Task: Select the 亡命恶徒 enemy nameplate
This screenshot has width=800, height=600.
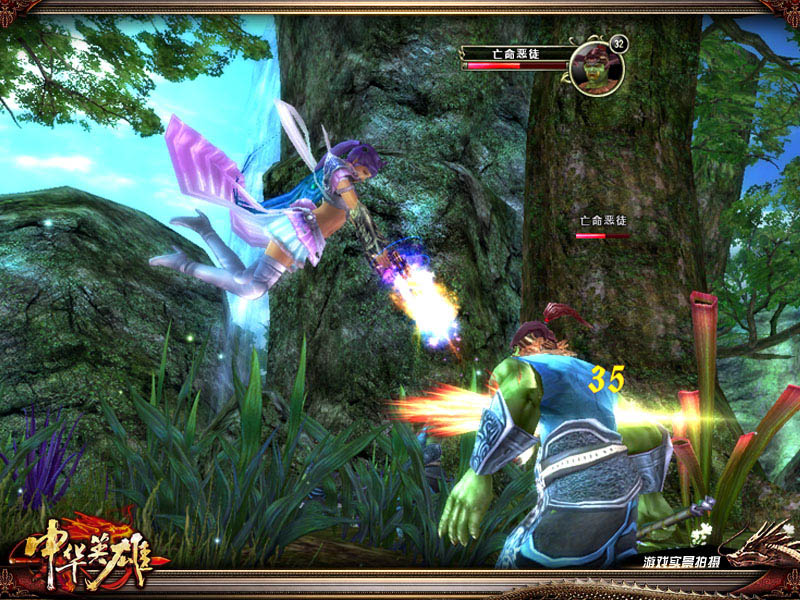Action: coord(602,220)
